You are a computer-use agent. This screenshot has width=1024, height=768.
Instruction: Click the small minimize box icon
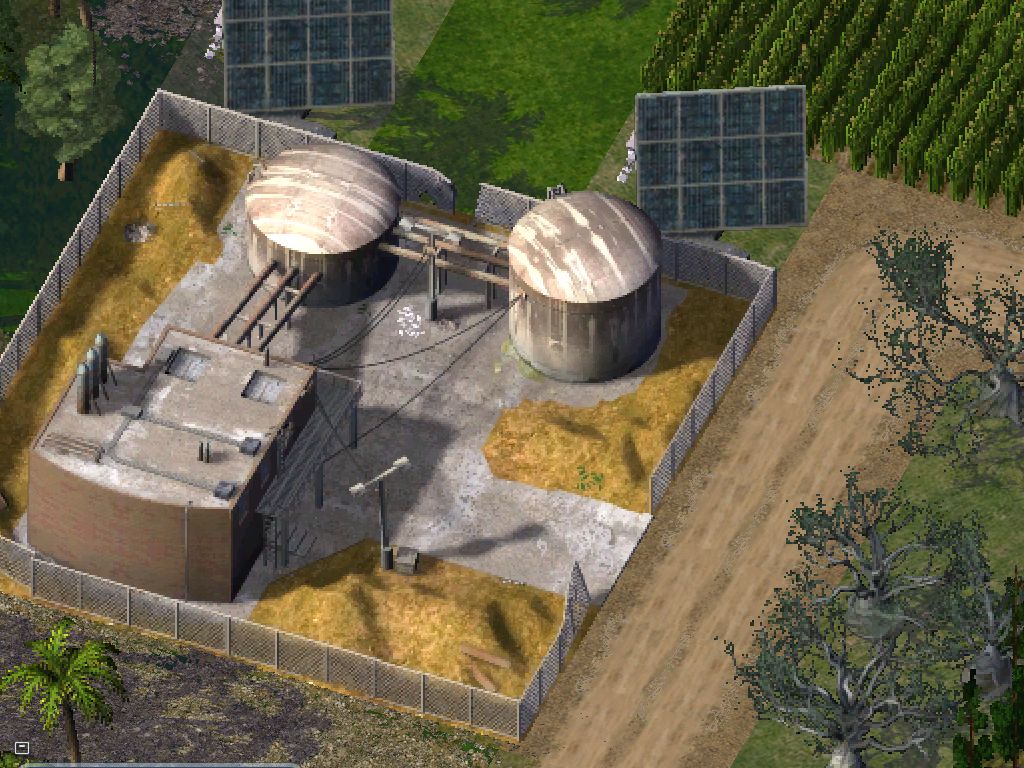[22, 747]
